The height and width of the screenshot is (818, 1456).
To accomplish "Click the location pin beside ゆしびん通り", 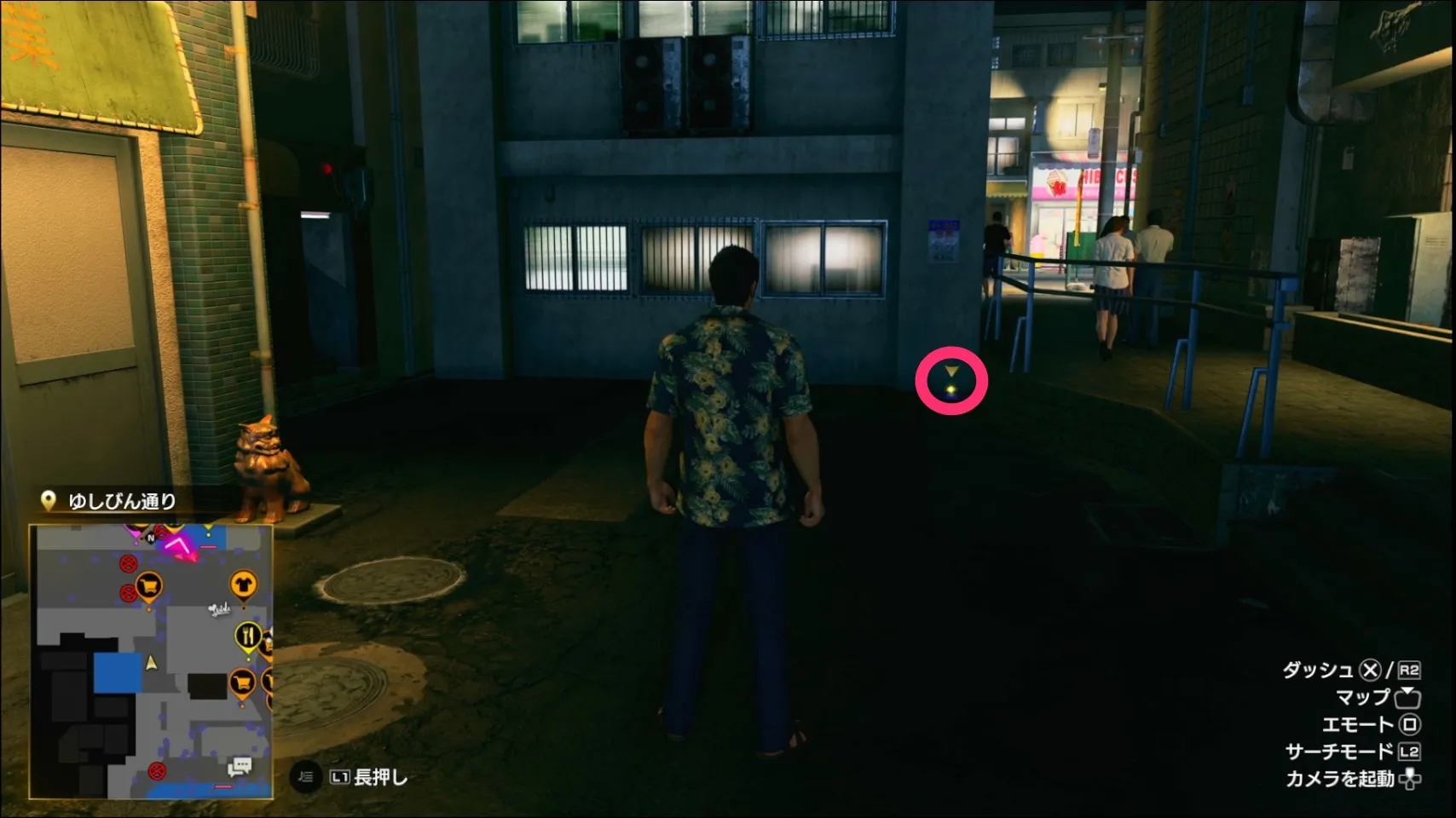I will pyautogui.click(x=48, y=502).
